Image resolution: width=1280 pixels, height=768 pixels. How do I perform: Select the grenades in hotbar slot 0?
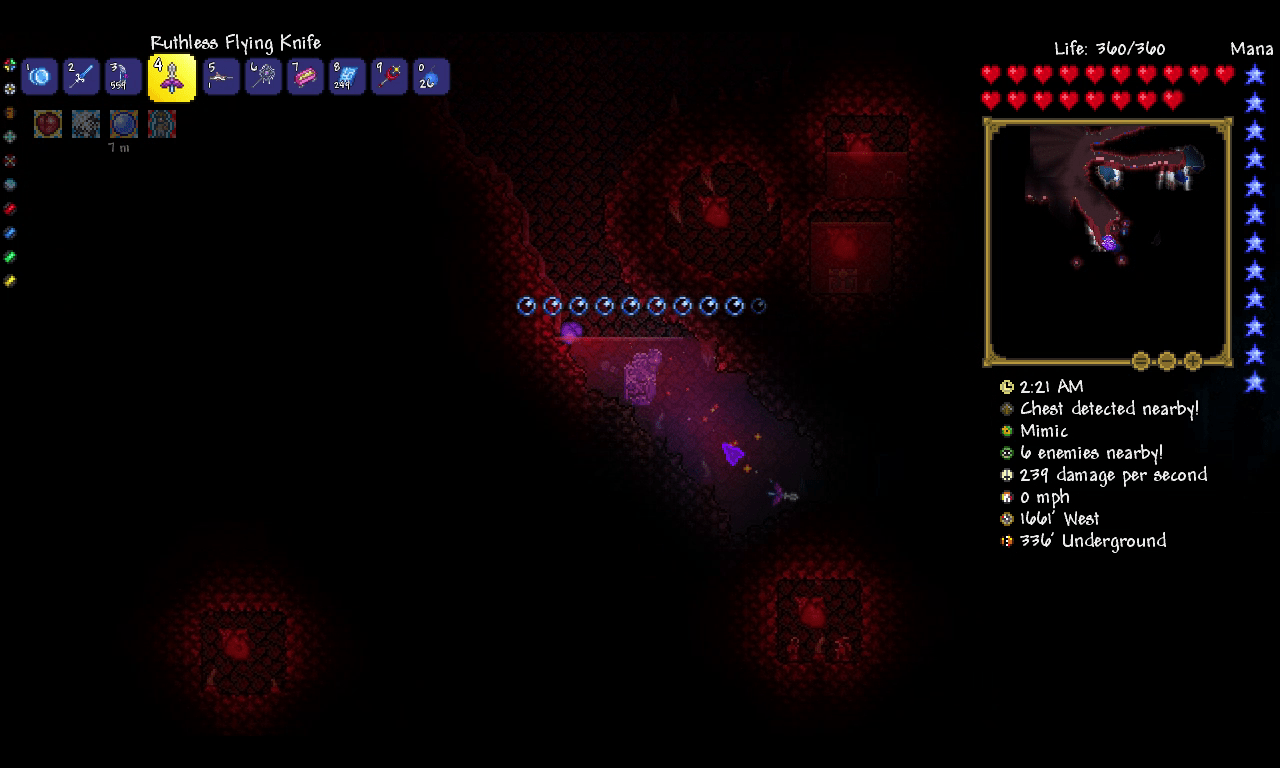[x=430, y=76]
